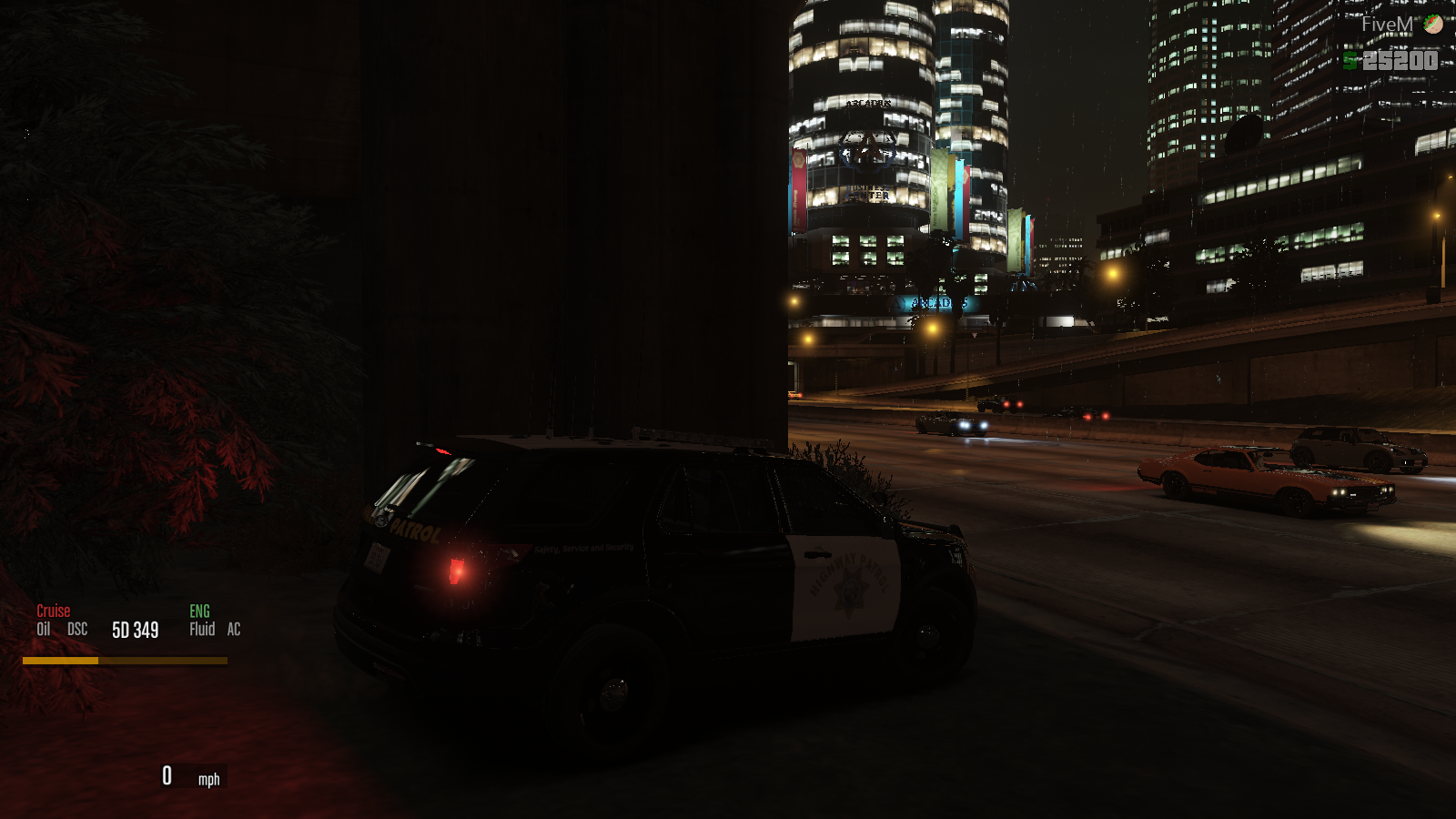Image resolution: width=1456 pixels, height=819 pixels.
Task: Select the DSC indicator label
Action: [x=77, y=629]
